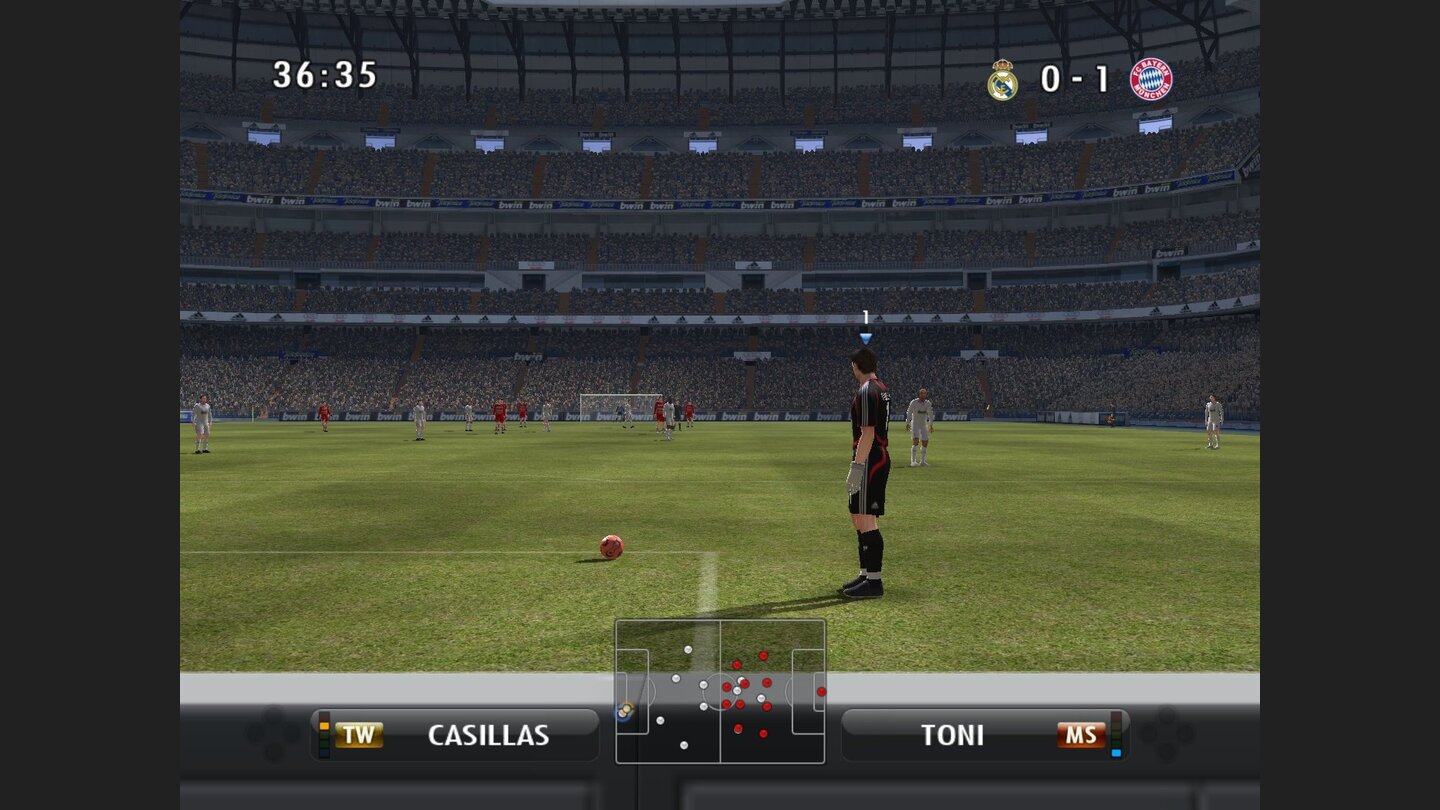The width and height of the screenshot is (1440, 810).
Task: Click Casillas' stamina gauge bar
Action: point(322,734)
